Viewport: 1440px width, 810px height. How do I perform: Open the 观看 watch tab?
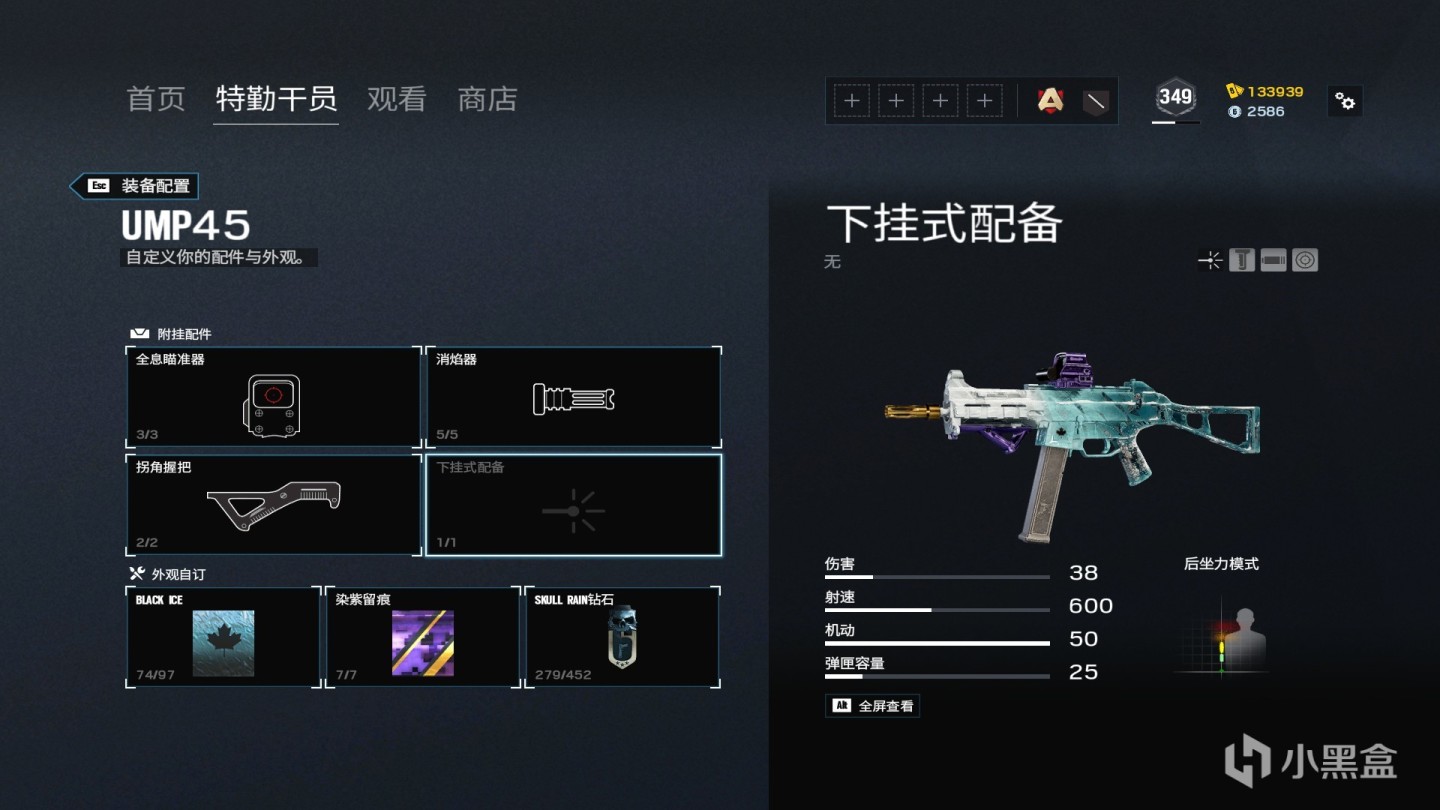396,99
